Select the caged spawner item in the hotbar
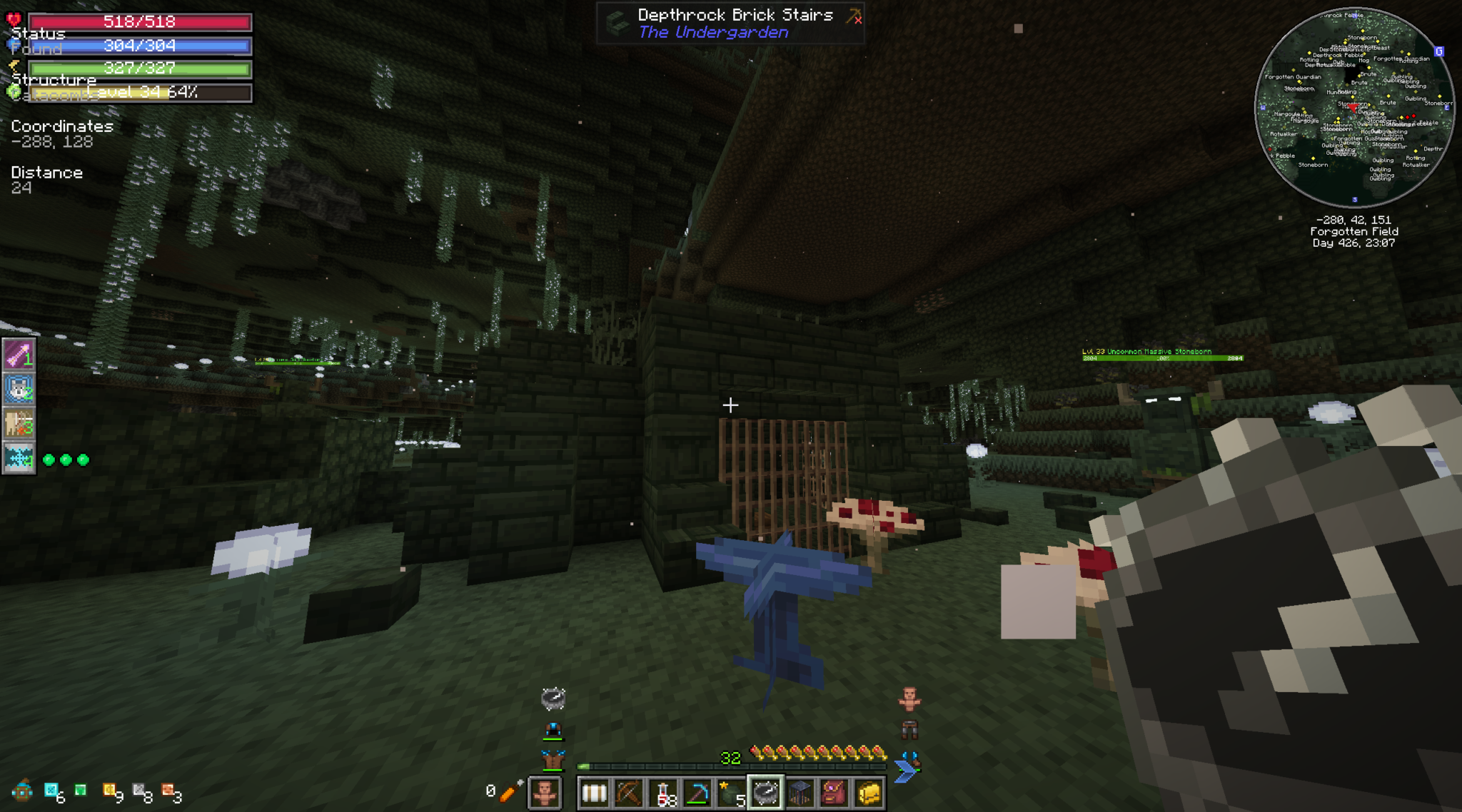1462x812 pixels. (x=799, y=793)
